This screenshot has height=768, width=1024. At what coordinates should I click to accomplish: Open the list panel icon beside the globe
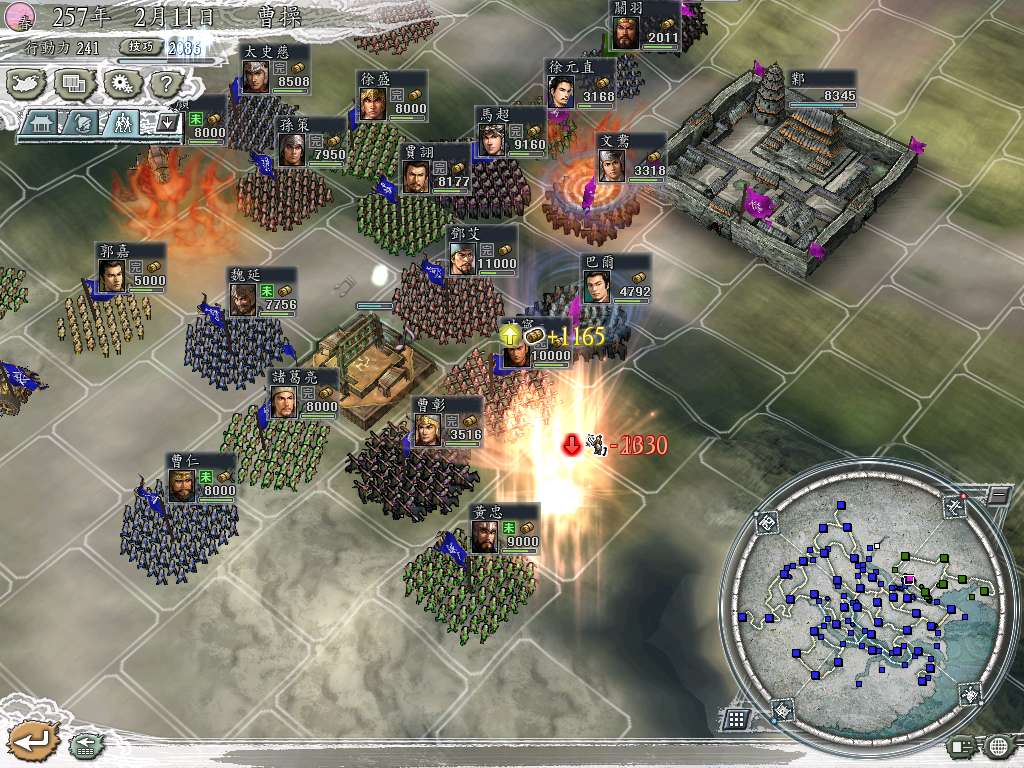(964, 745)
